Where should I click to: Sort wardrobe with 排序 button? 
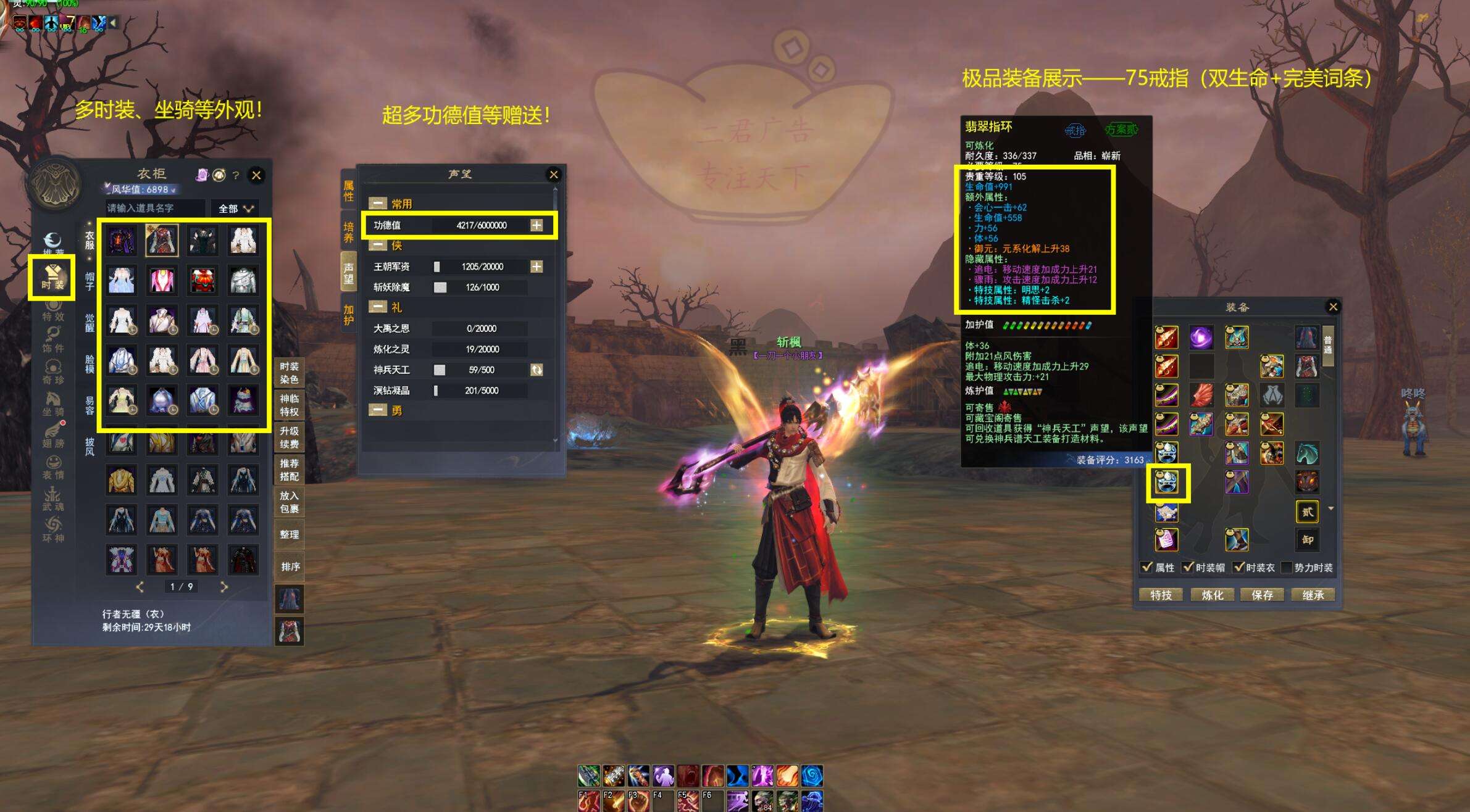click(x=290, y=566)
